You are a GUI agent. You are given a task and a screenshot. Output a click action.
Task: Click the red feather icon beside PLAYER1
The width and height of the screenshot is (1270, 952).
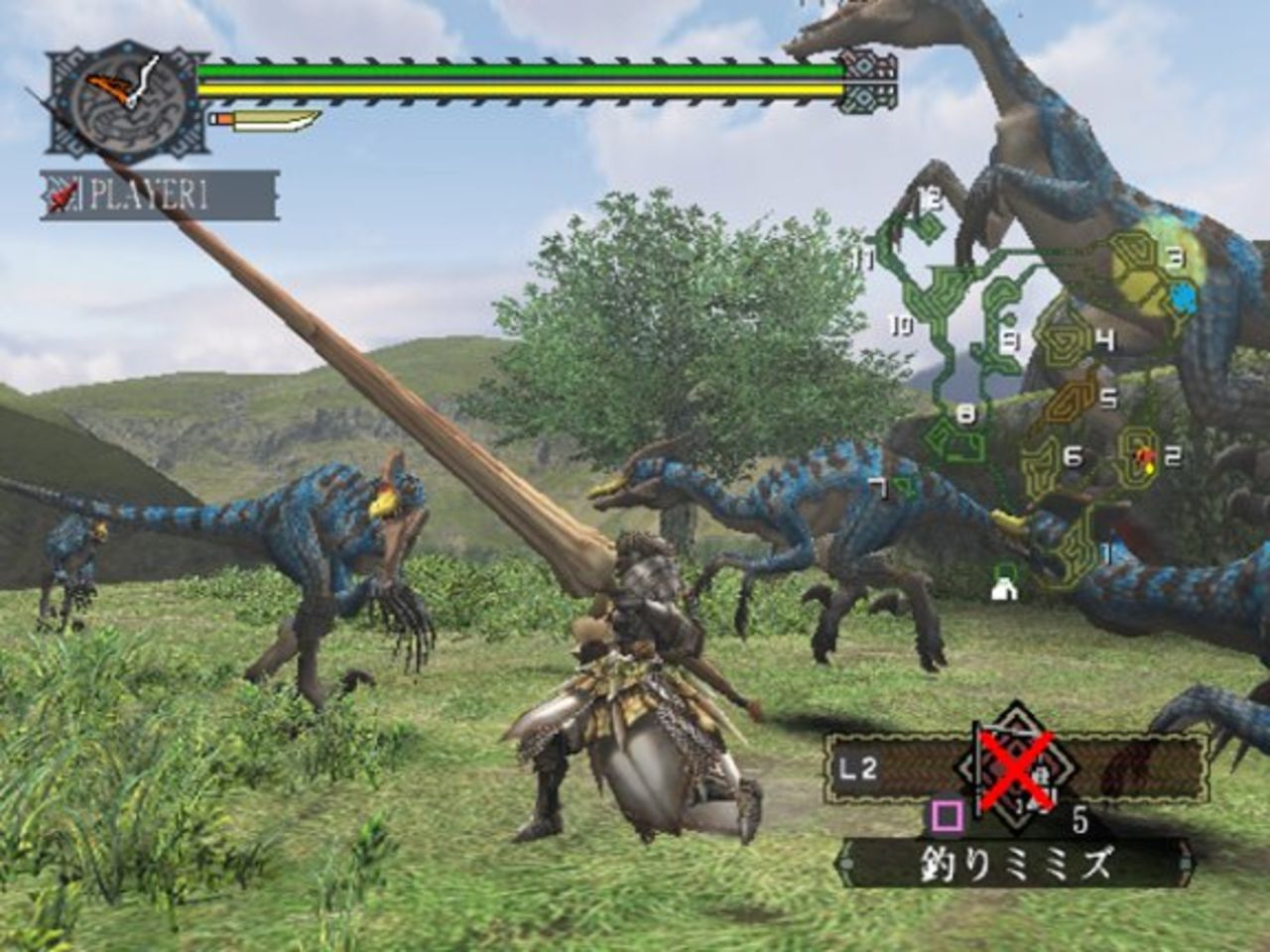62,194
